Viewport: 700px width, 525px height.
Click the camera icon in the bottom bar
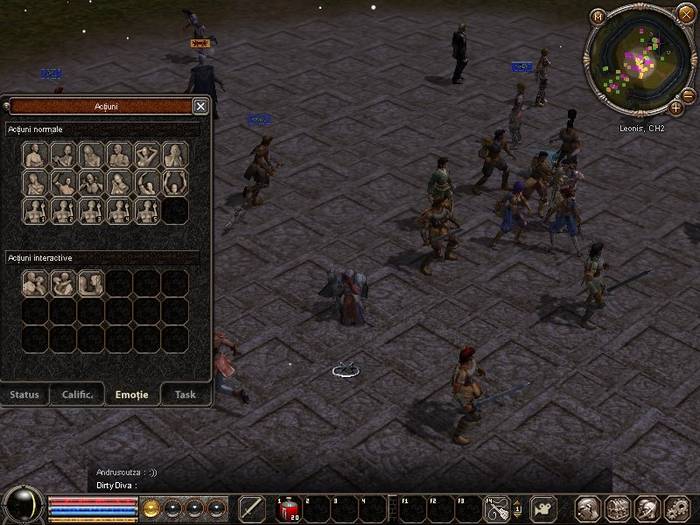click(544, 508)
